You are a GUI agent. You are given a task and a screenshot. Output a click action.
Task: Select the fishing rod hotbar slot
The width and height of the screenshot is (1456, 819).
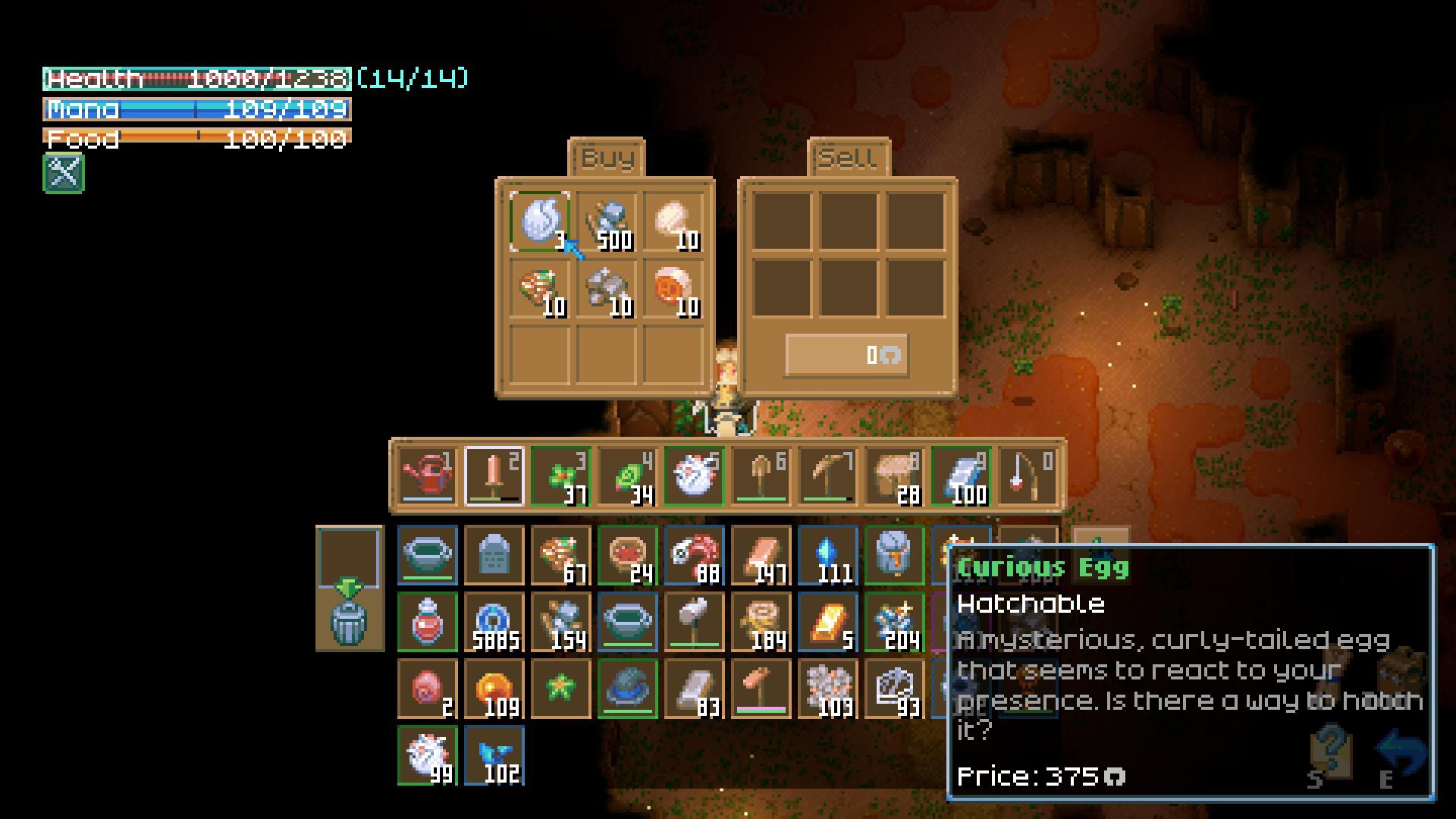(1028, 475)
